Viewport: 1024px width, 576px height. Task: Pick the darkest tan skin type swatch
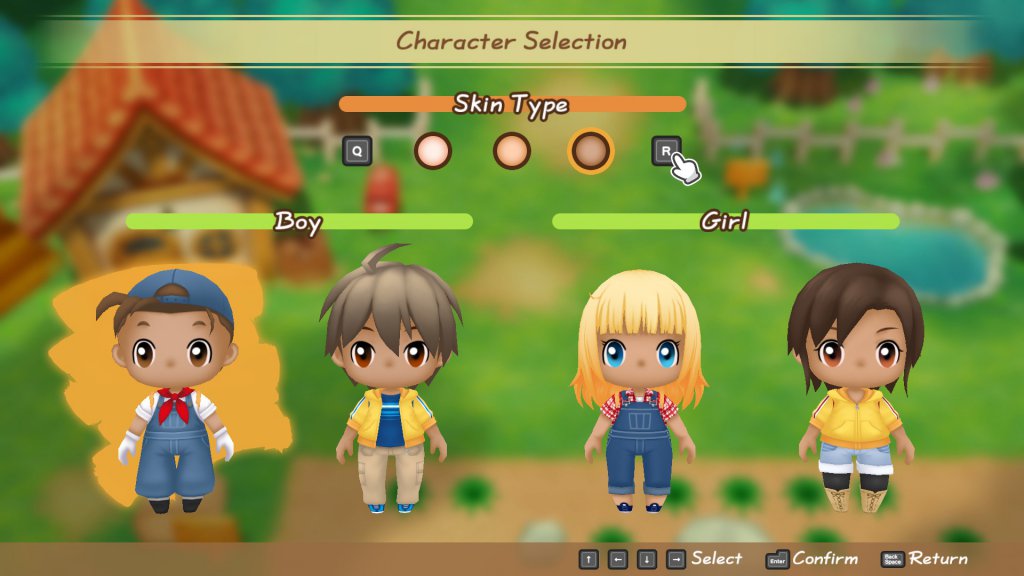pyautogui.click(x=590, y=151)
